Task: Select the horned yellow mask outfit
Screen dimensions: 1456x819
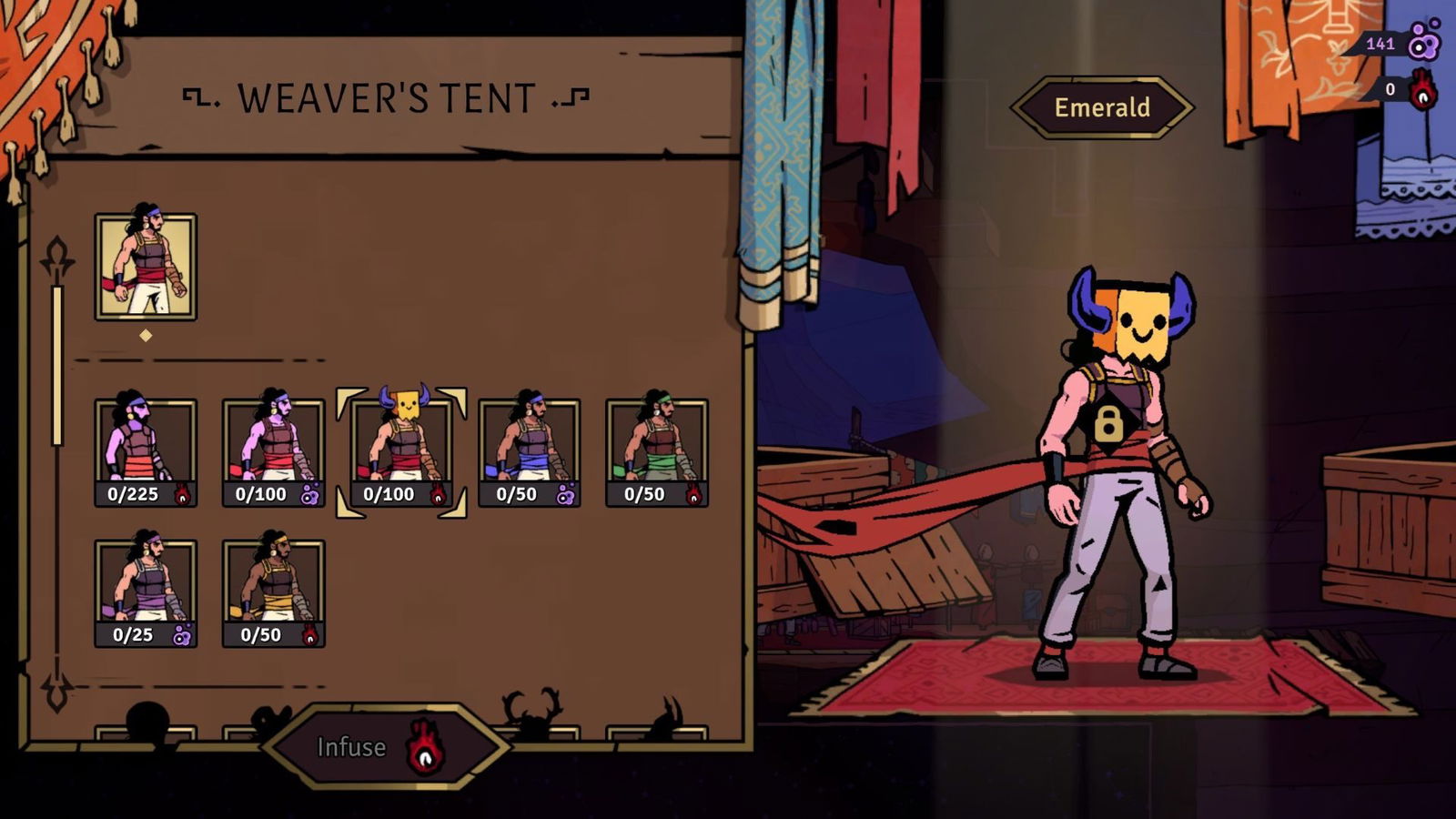Action: [401, 452]
